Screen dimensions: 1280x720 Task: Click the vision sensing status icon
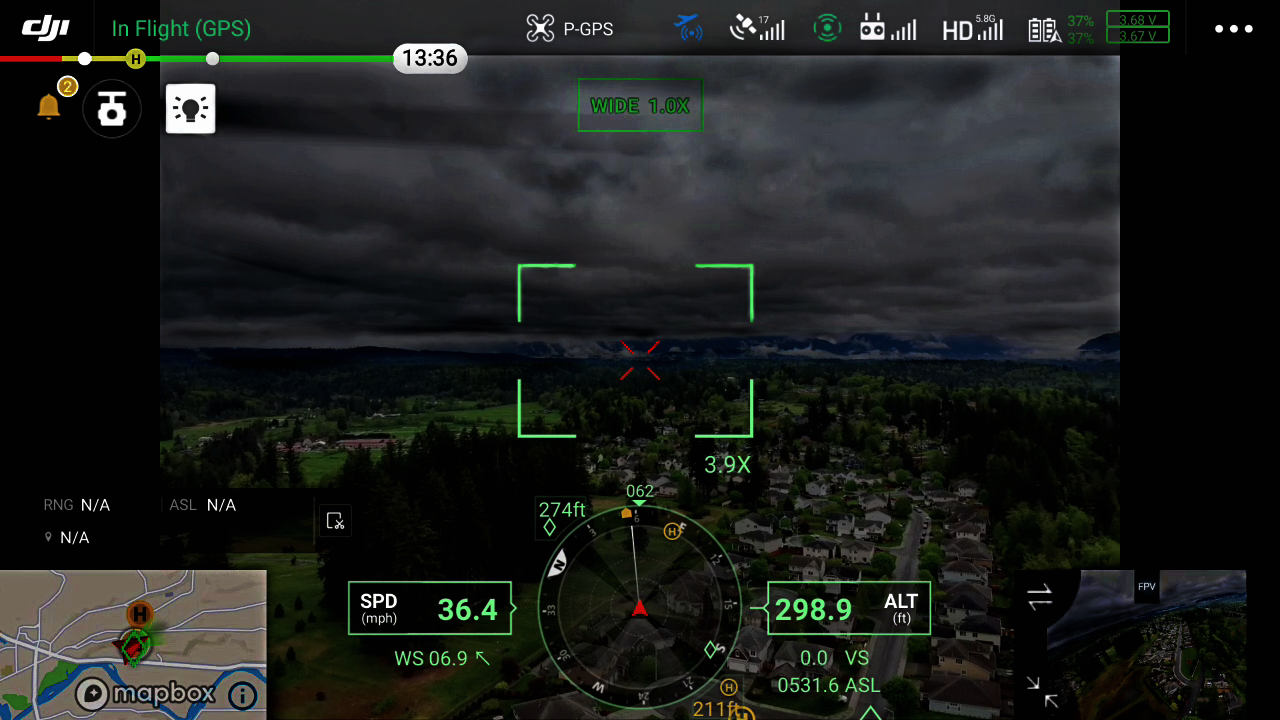827,29
